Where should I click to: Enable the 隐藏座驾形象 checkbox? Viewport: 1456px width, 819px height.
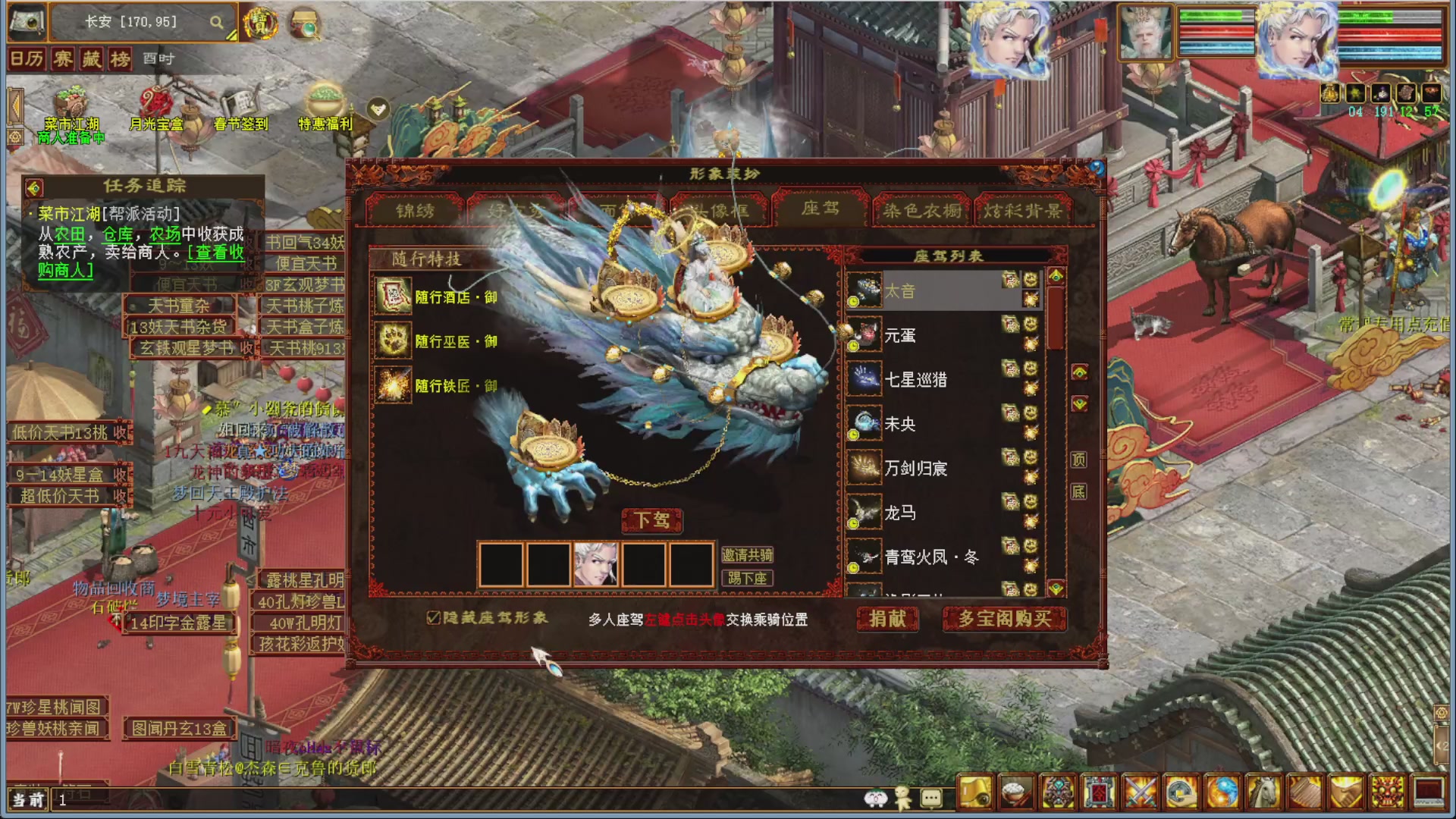point(435,618)
